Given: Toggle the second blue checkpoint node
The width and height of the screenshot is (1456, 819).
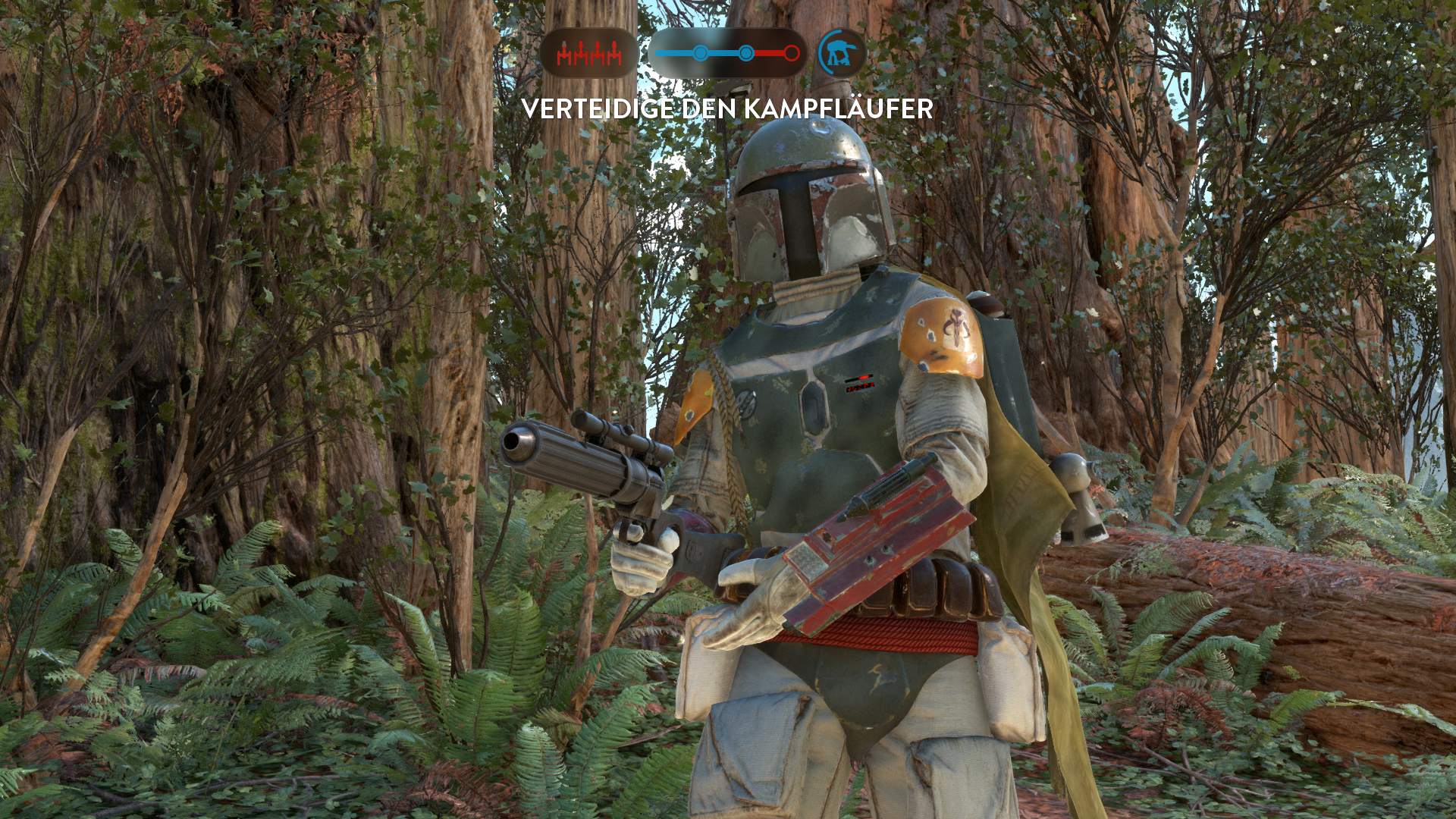Looking at the screenshot, I should [x=746, y=53].
